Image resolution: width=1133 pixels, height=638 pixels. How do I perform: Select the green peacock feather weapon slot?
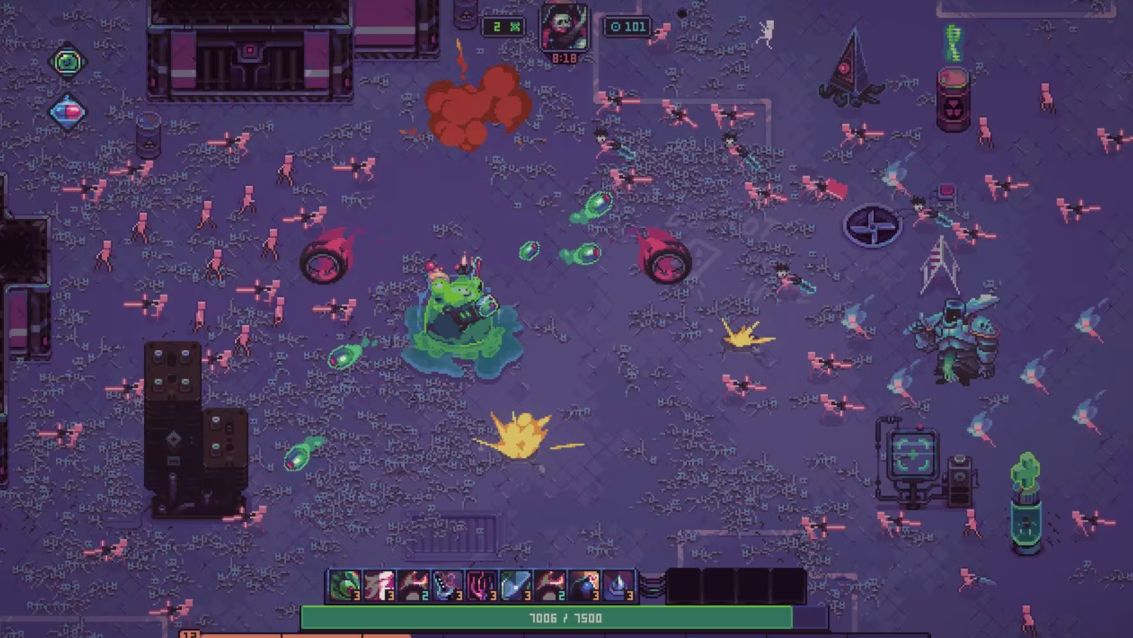point(346,585)
